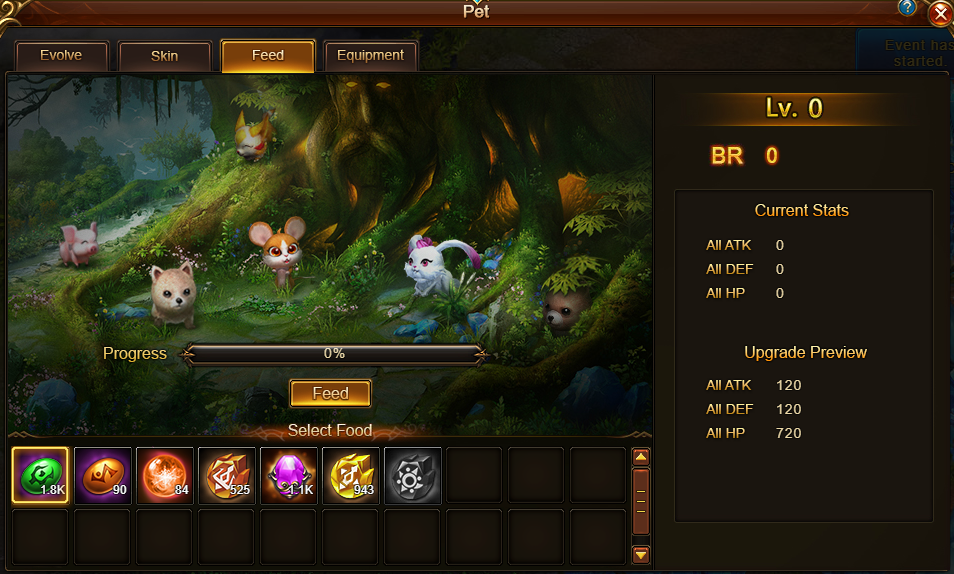Click the food list scroll-down arrow

641,553
